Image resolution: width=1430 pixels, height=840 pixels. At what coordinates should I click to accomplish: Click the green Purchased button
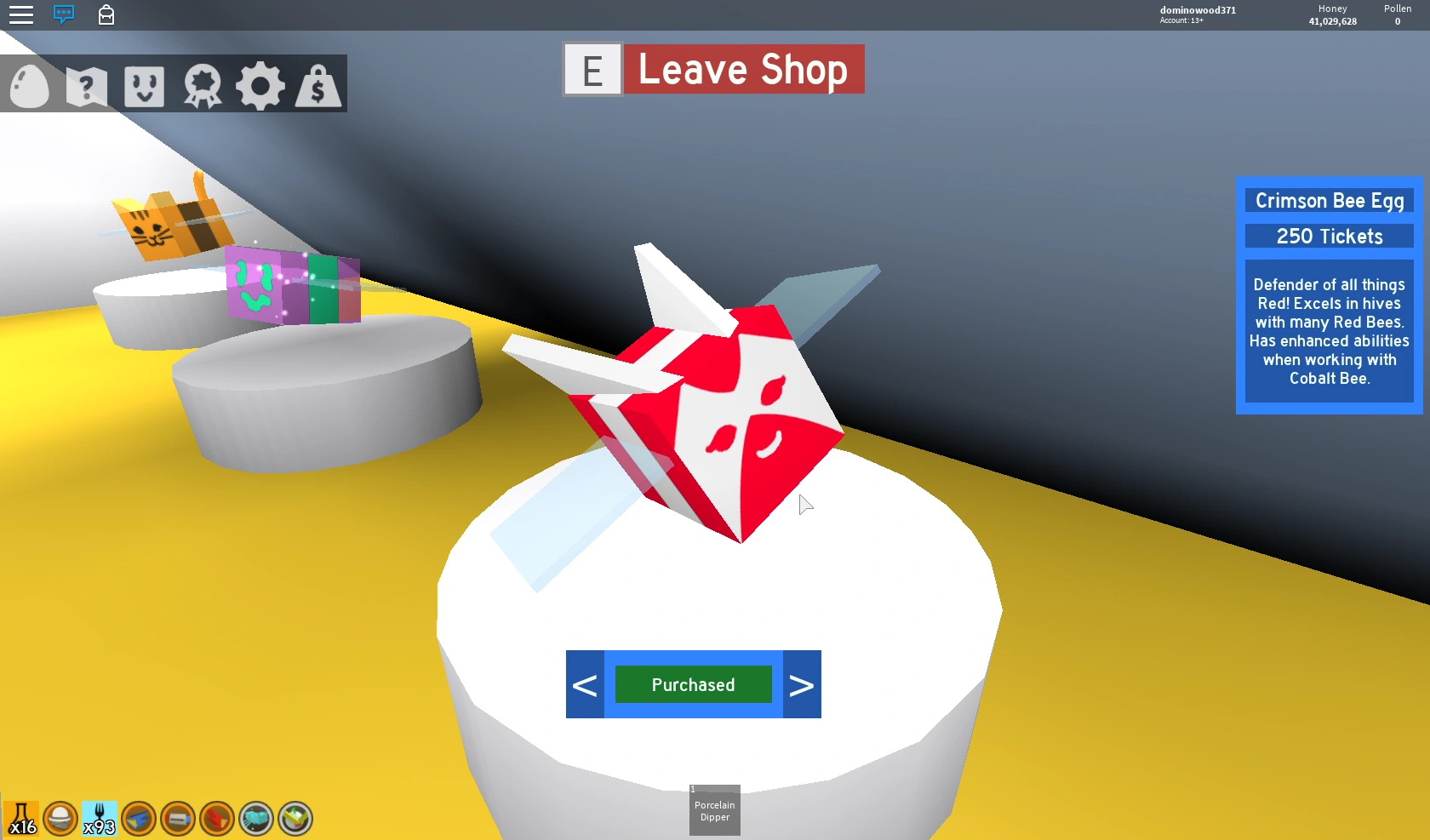coord(693,683)
